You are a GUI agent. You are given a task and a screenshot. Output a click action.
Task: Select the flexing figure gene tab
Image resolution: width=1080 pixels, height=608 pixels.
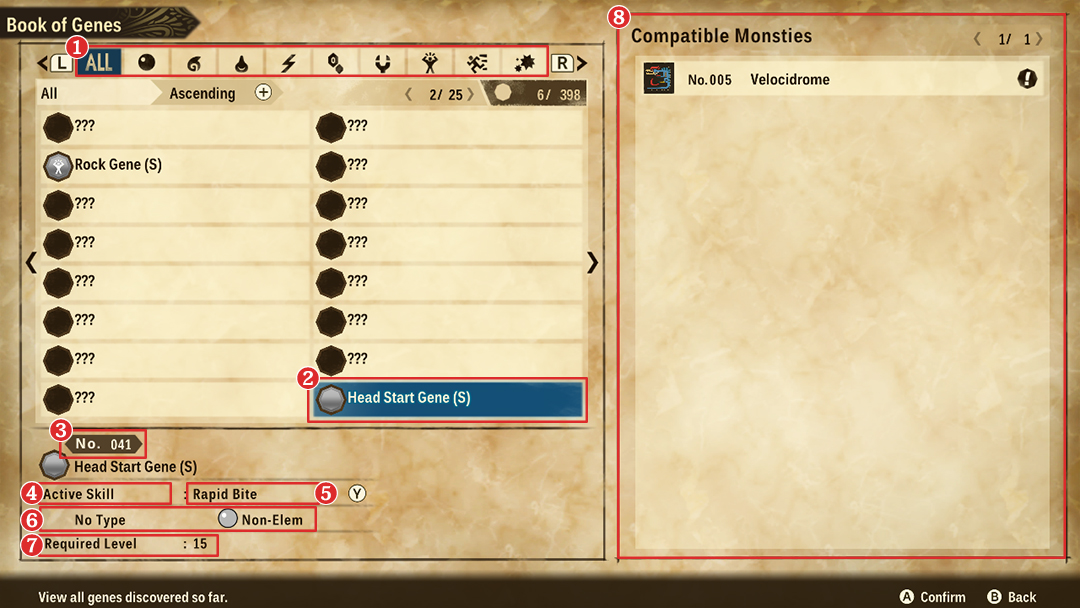[429, 63]
